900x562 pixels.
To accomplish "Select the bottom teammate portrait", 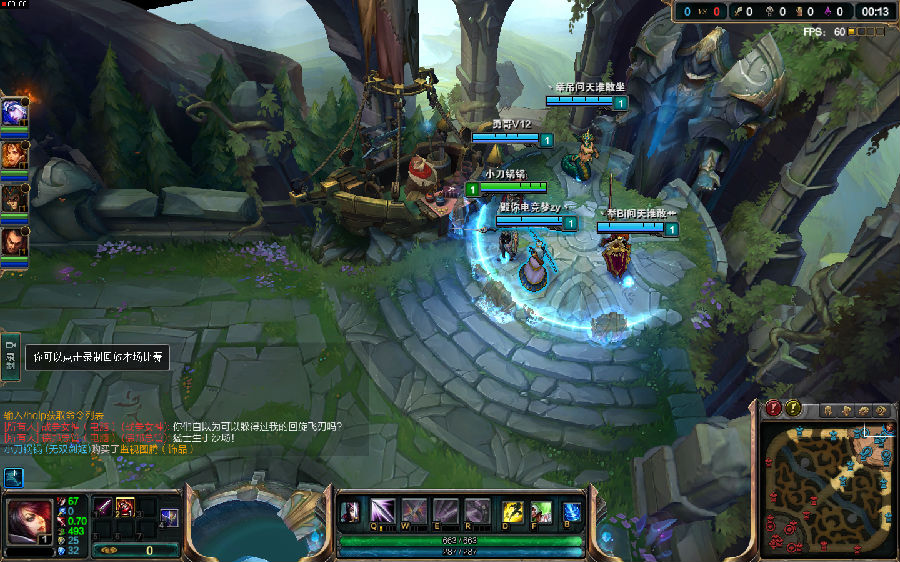I will pos(14,241).
